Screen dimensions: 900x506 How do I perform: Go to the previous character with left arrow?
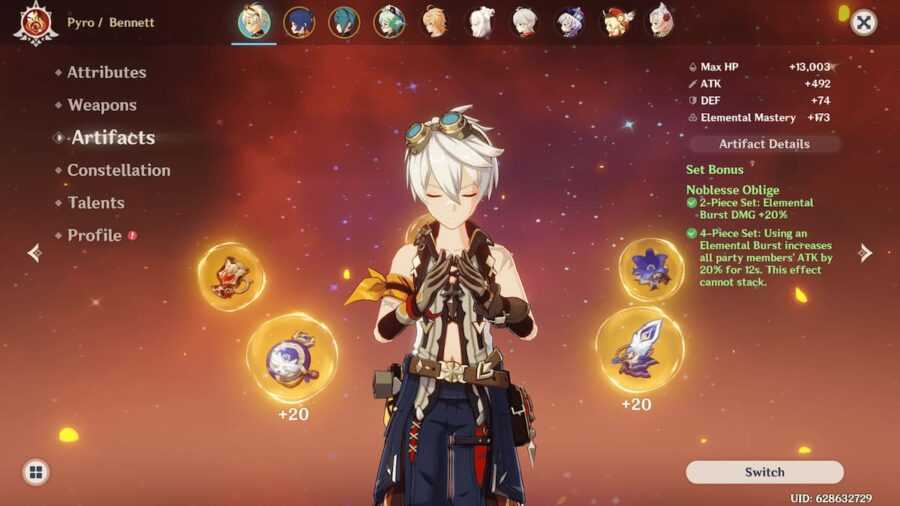pyautogui.click(x=35, y=253)
